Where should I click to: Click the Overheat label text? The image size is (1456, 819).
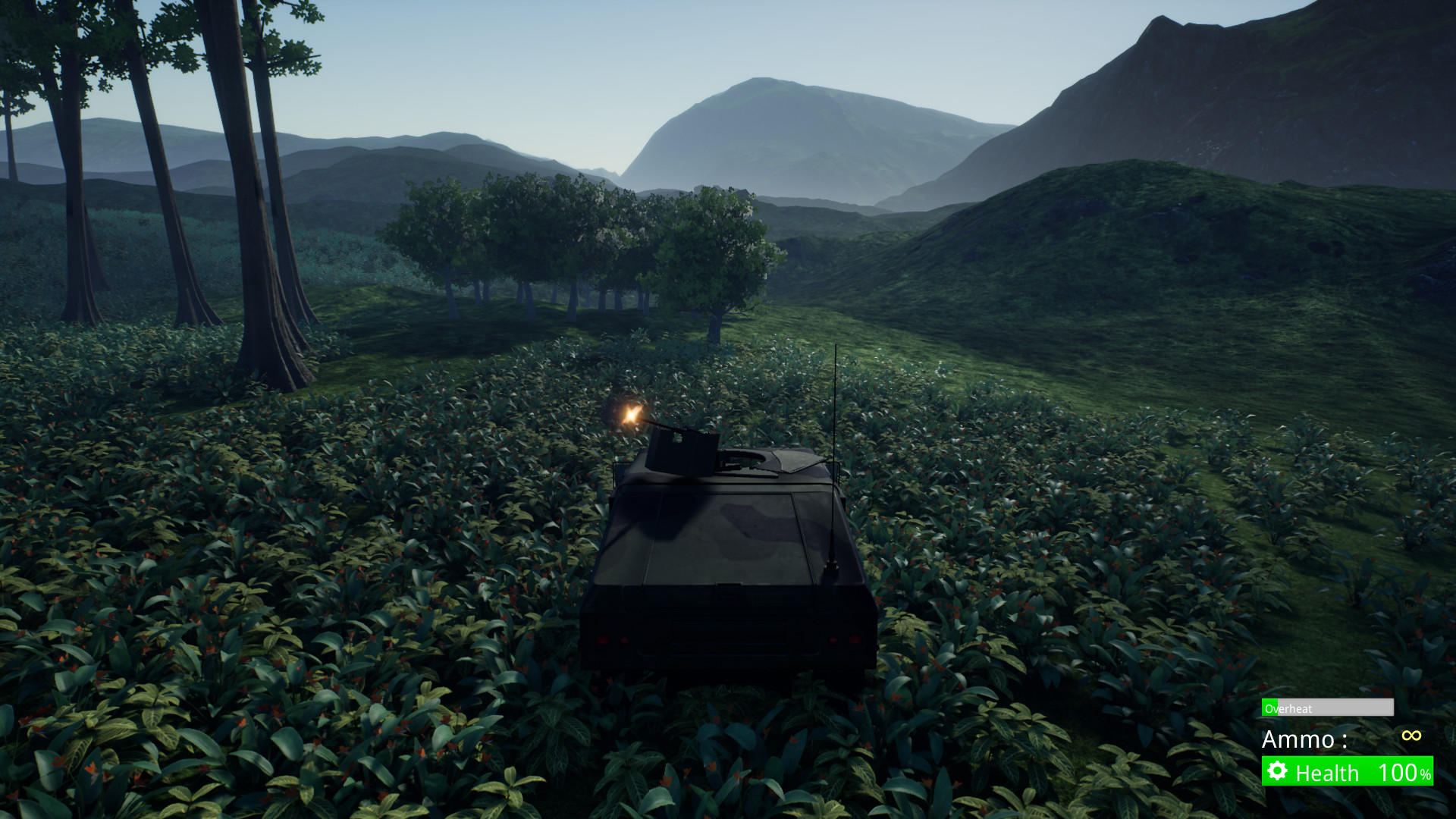[x=1288, y=708]
